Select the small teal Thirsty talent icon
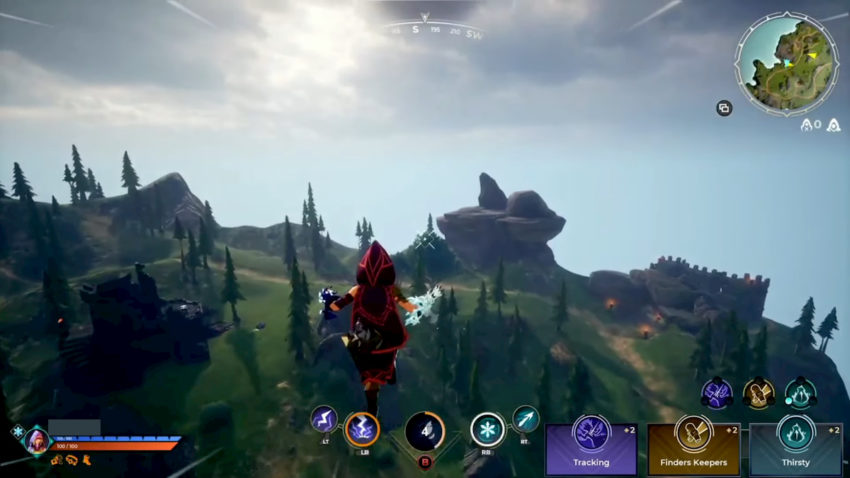 pos(800,393)
